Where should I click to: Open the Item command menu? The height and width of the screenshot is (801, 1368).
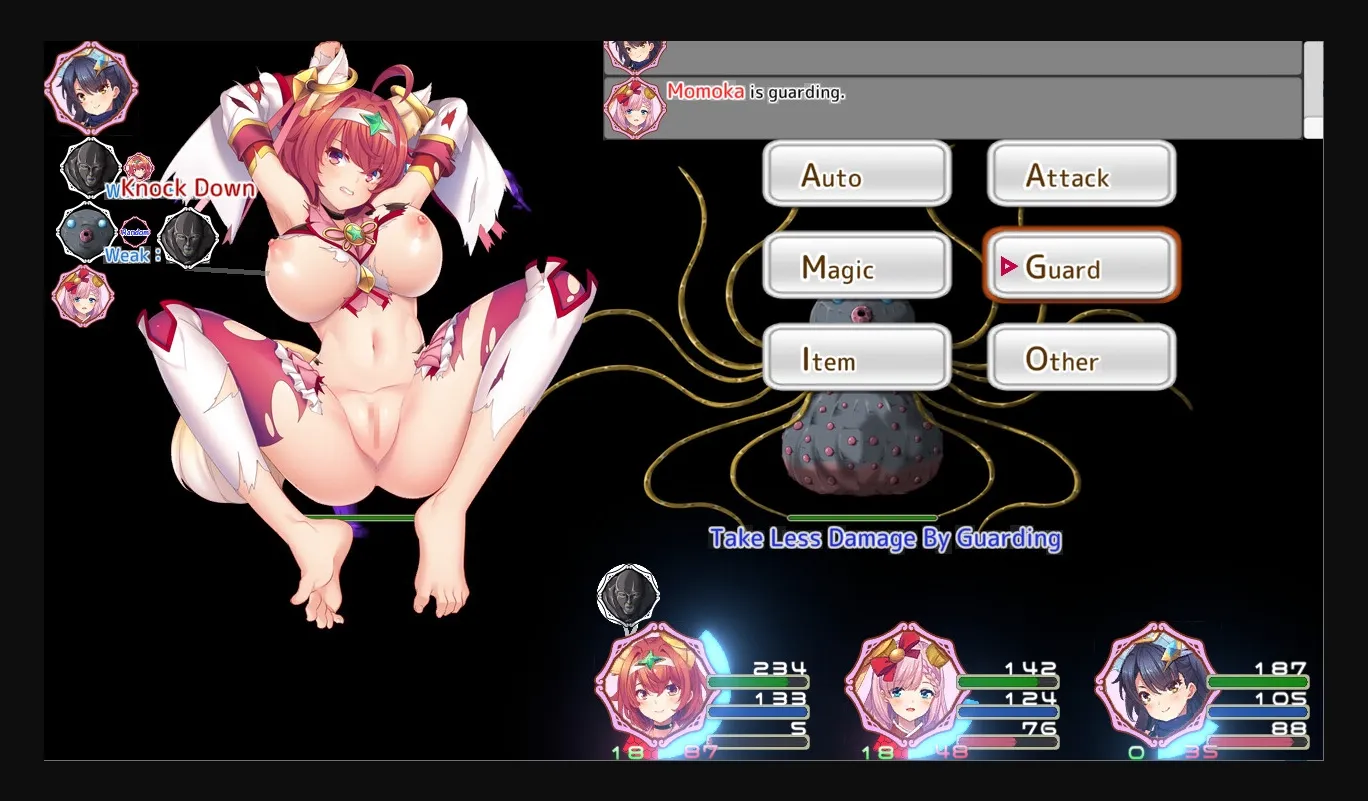856,358
